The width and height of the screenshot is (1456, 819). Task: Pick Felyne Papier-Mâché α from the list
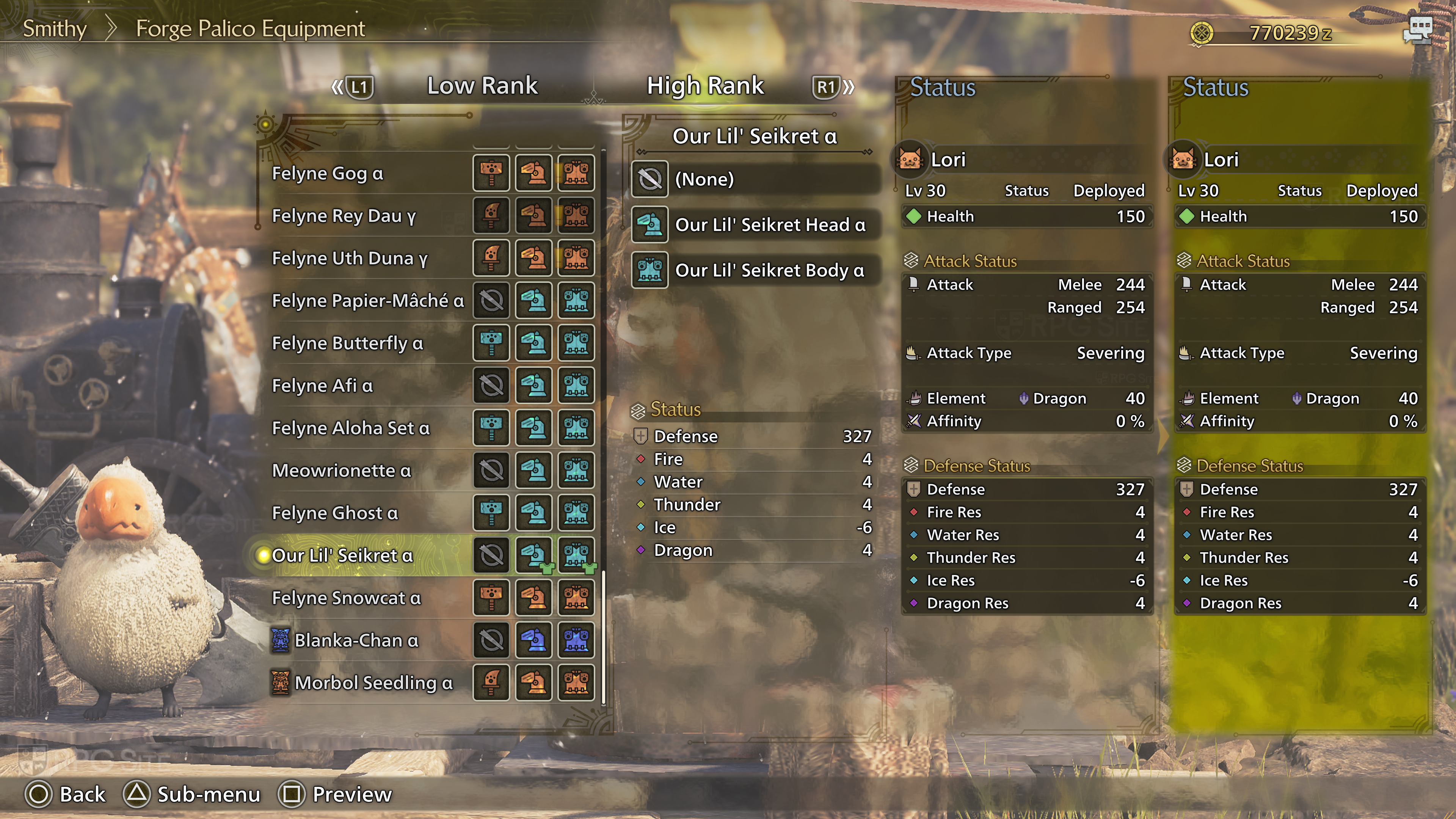click(368, 301)
